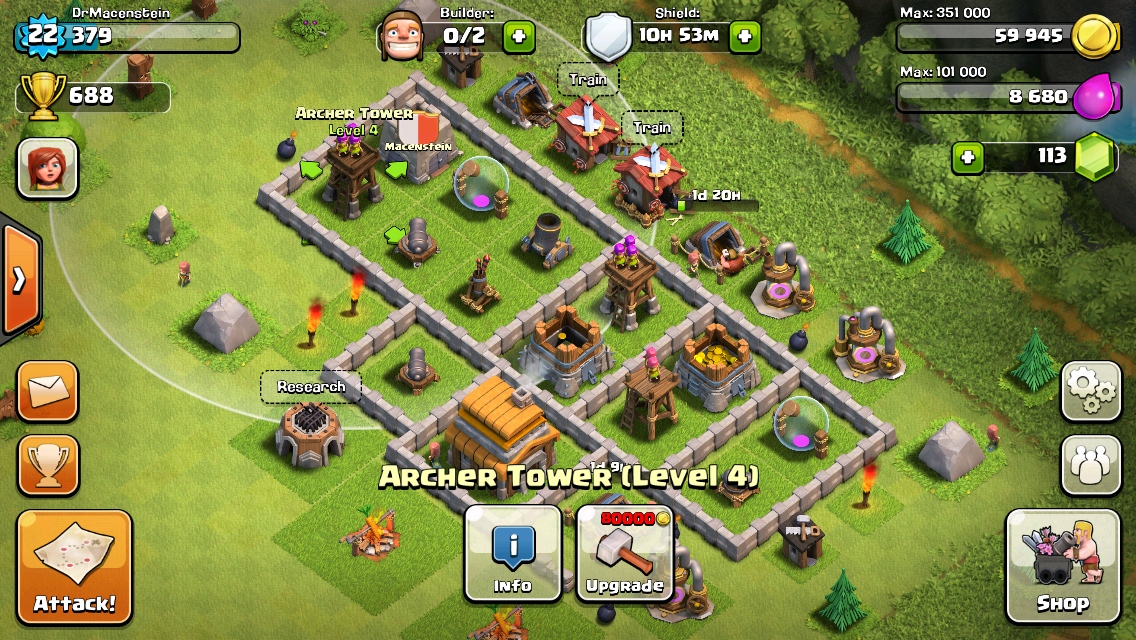Click the Train label nearest the top
This screenshot has height=640, width=1136.
coord(588,79)
